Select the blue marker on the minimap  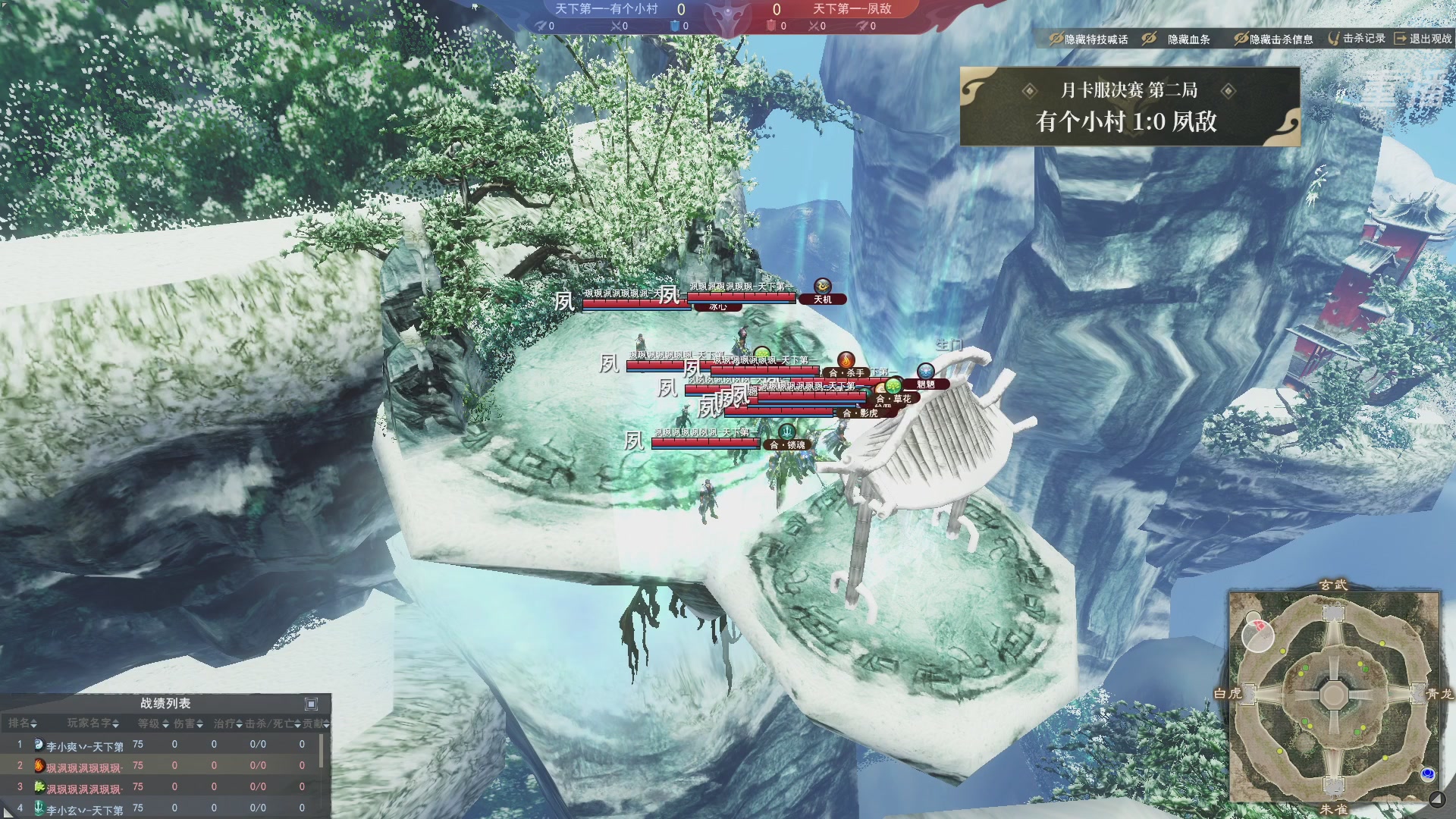pos(1428,773)
